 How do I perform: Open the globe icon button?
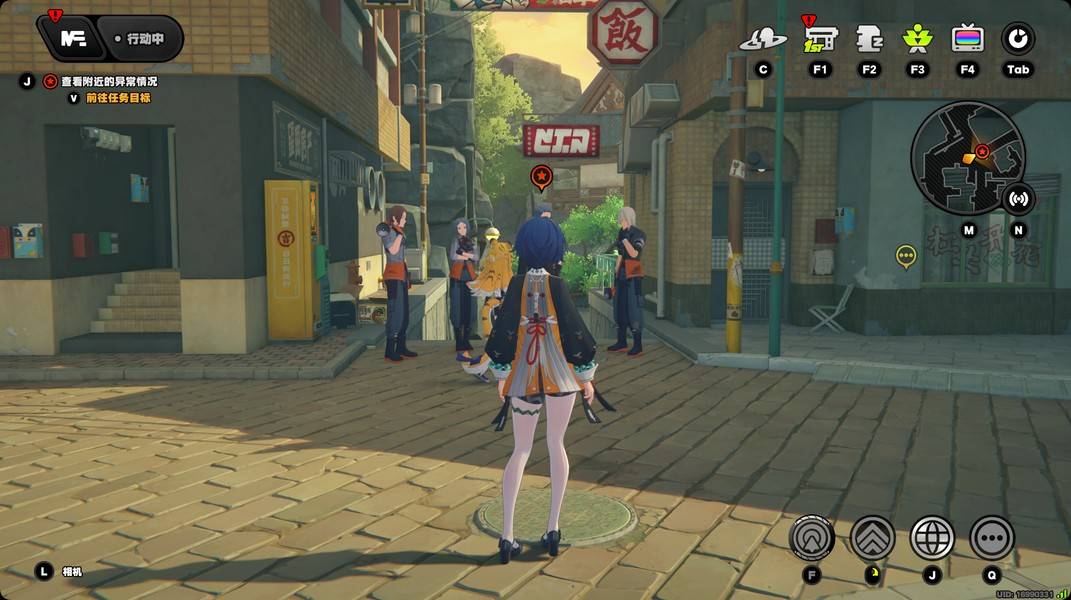[x=932, y=538]
